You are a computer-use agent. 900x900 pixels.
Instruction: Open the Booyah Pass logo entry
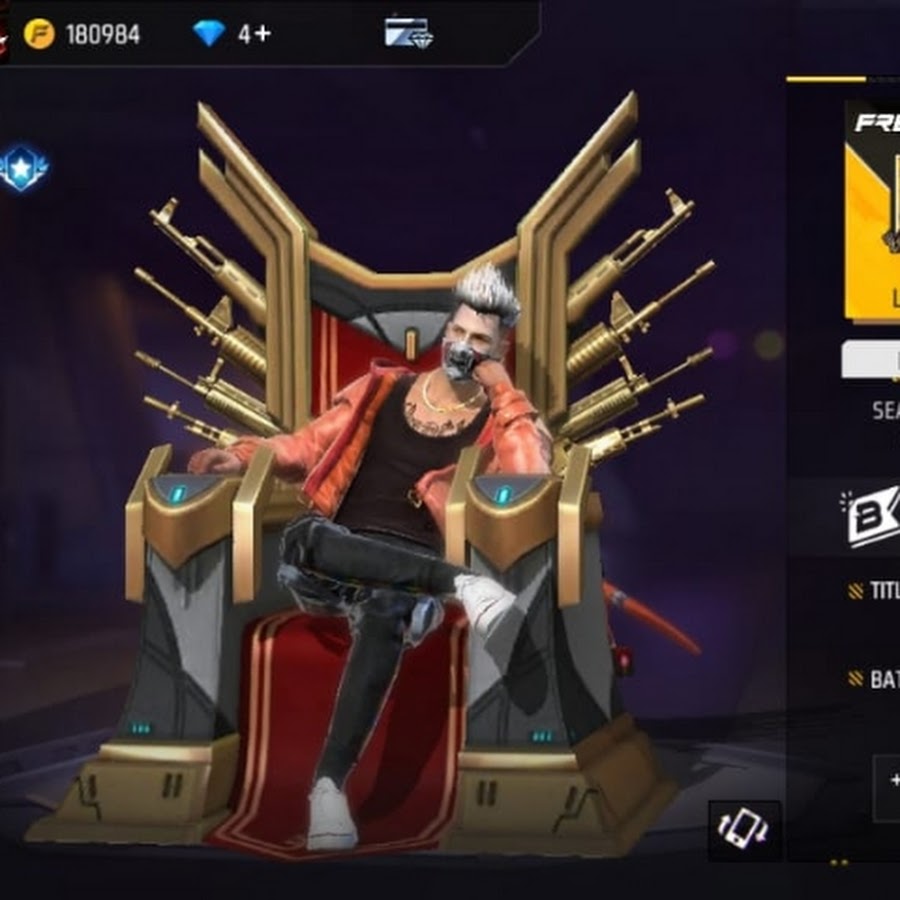(873, 516)
